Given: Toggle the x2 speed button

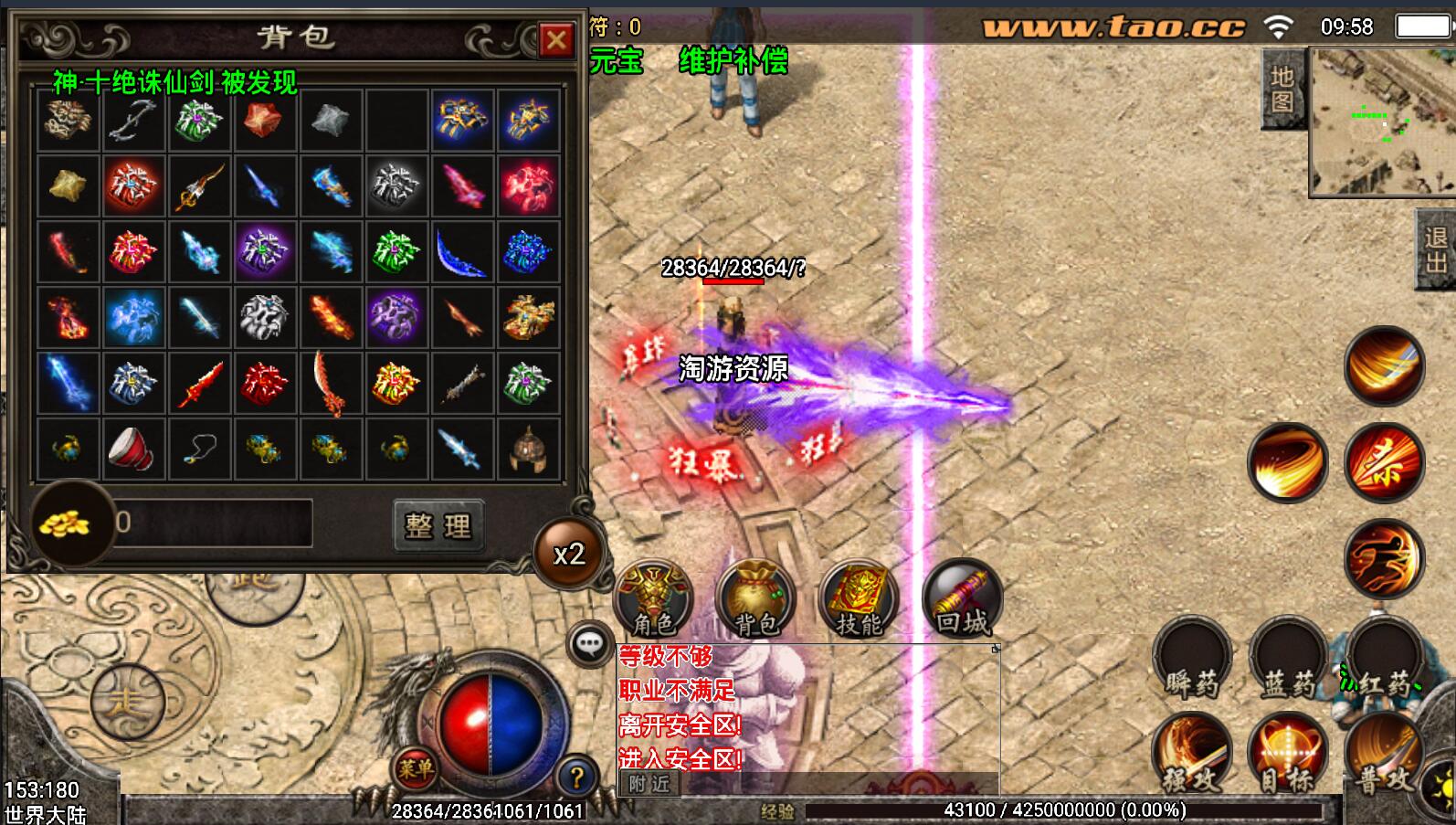Looking at the screenshot, I should pos(569,554).
